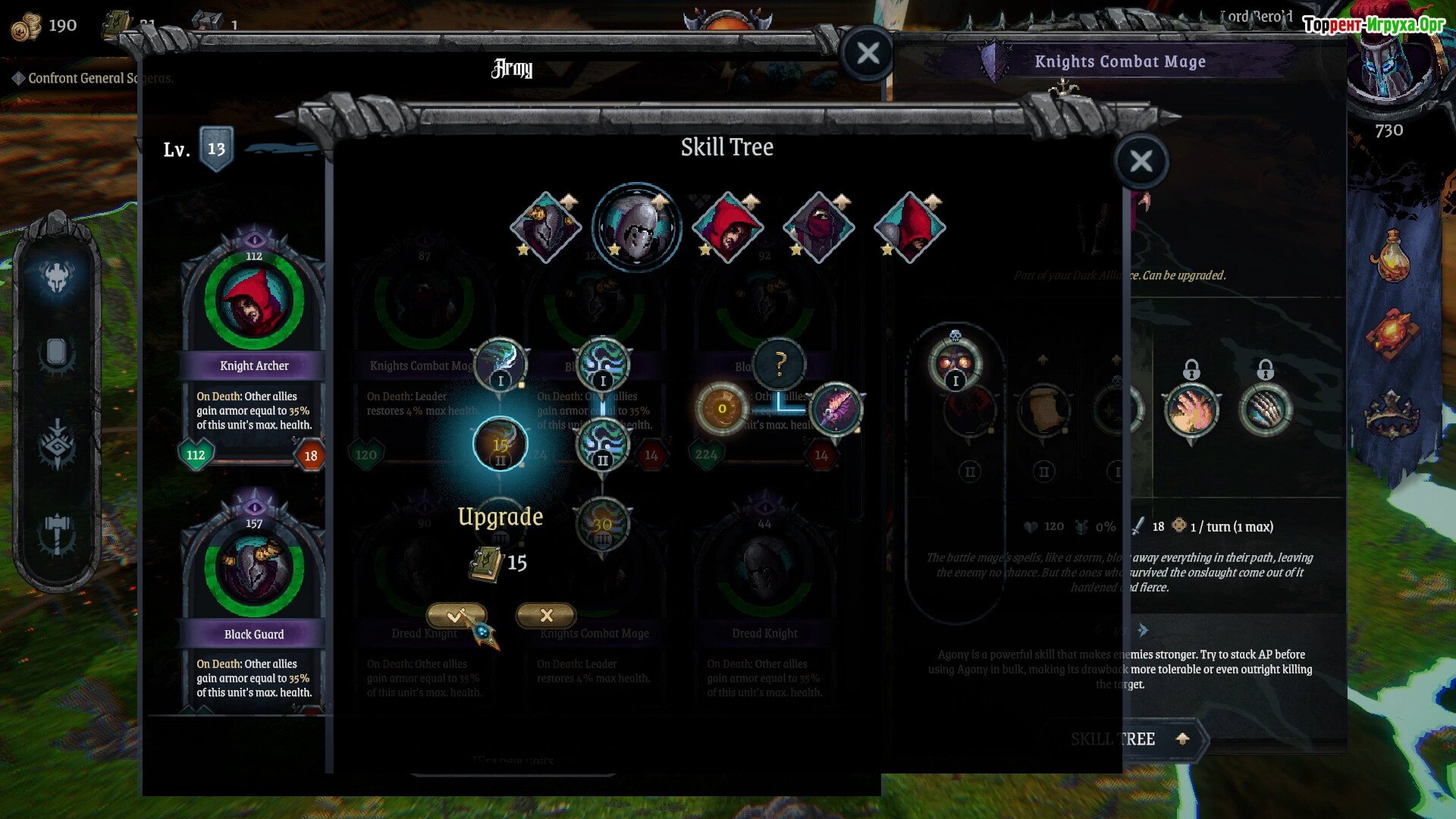1456x819 pixels.
Task: Select the locked glowing hand skill icon
Action: coord(1191,409)
